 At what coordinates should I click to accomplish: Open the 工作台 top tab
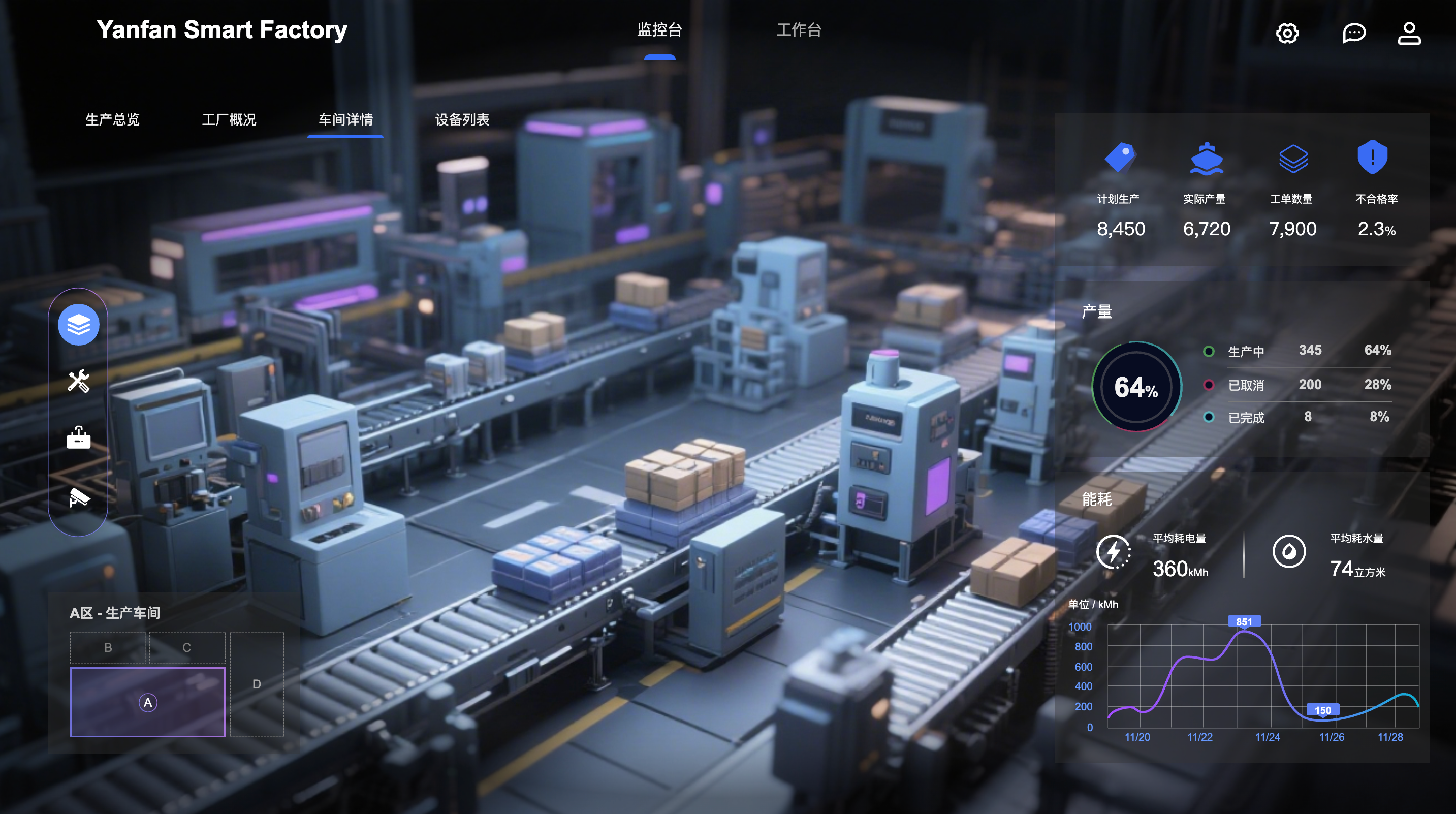[798, 30]
